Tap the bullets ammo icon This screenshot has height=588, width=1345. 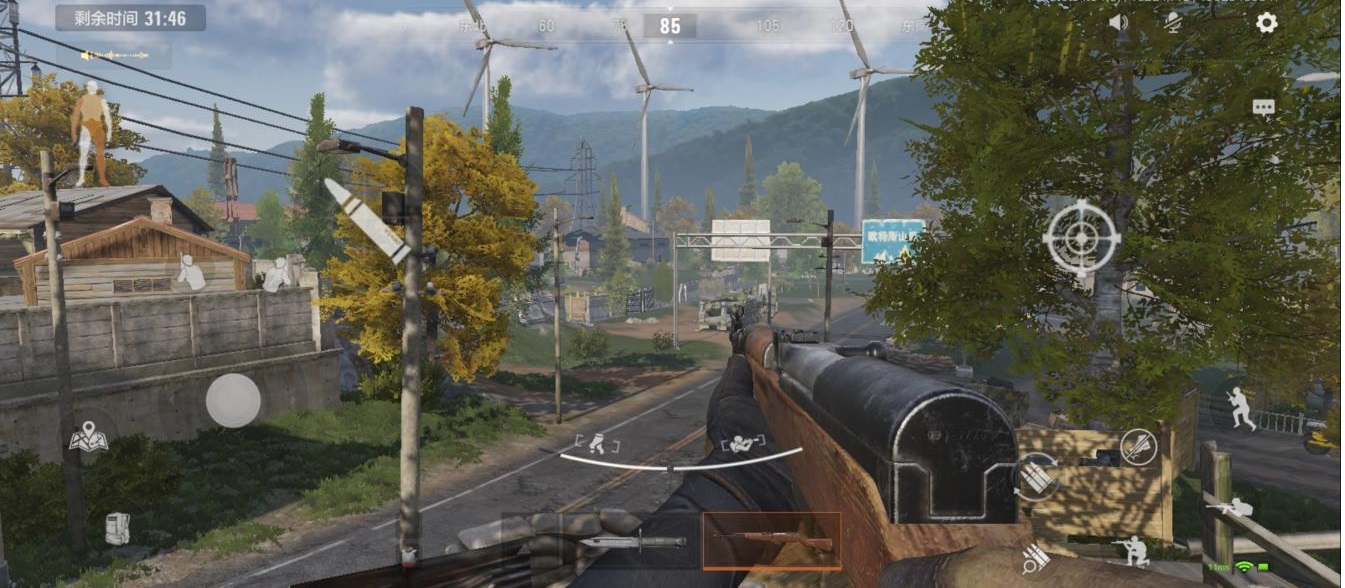coord(1035,558)
